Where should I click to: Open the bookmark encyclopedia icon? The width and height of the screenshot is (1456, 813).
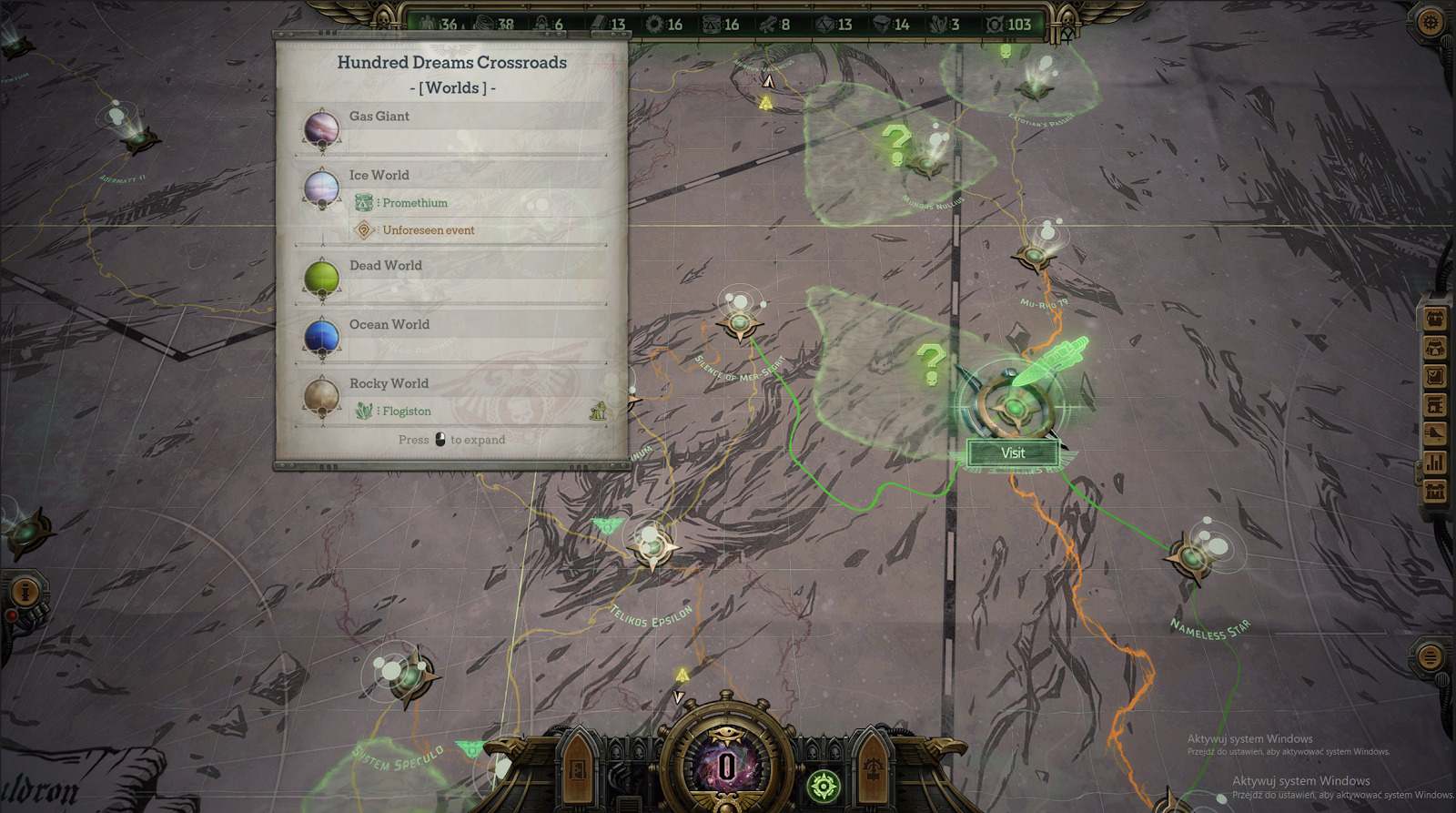pyautogui.click(x=1435, y=404)
